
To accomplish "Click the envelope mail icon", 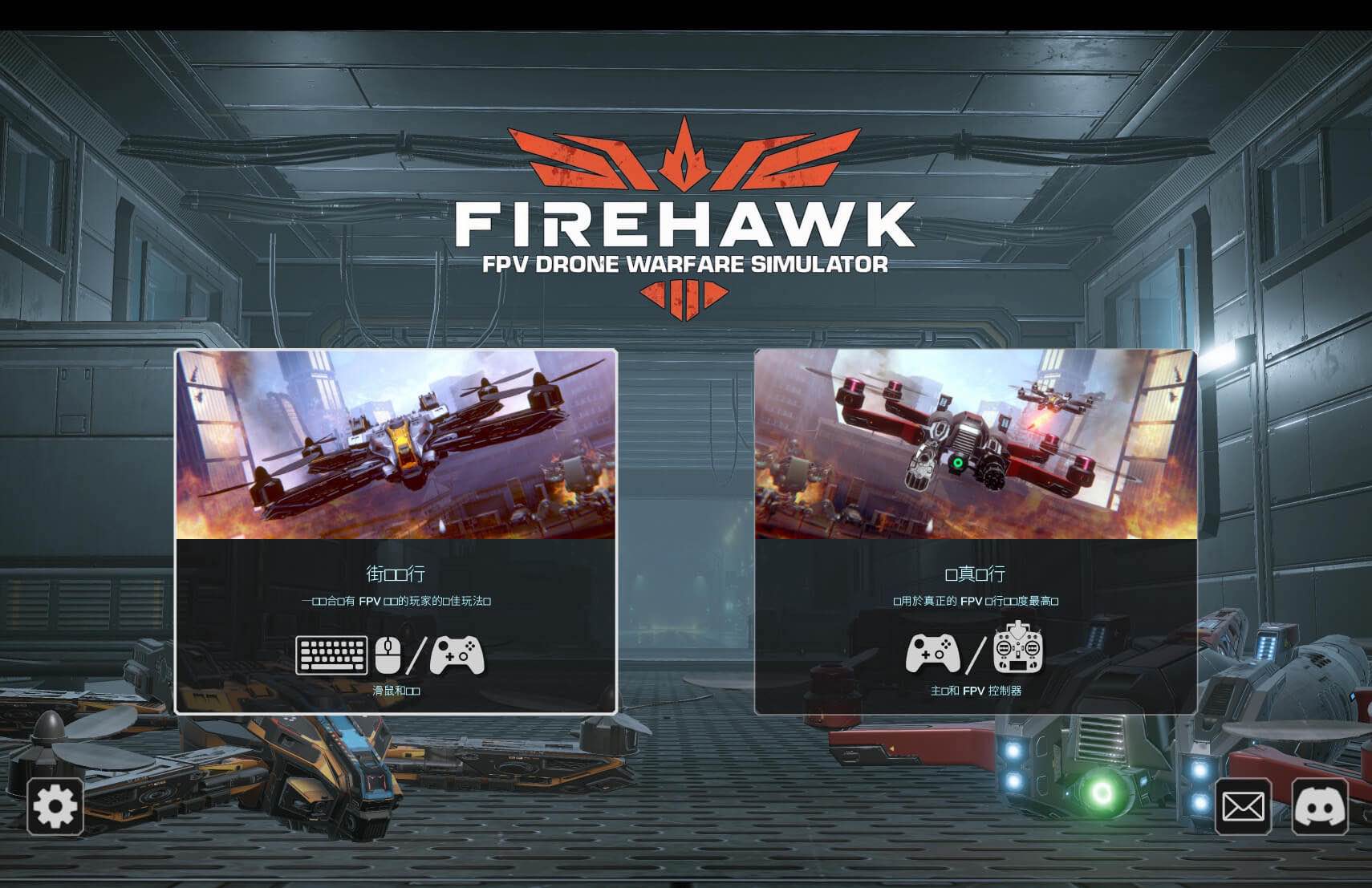I will click(1242, 805).
